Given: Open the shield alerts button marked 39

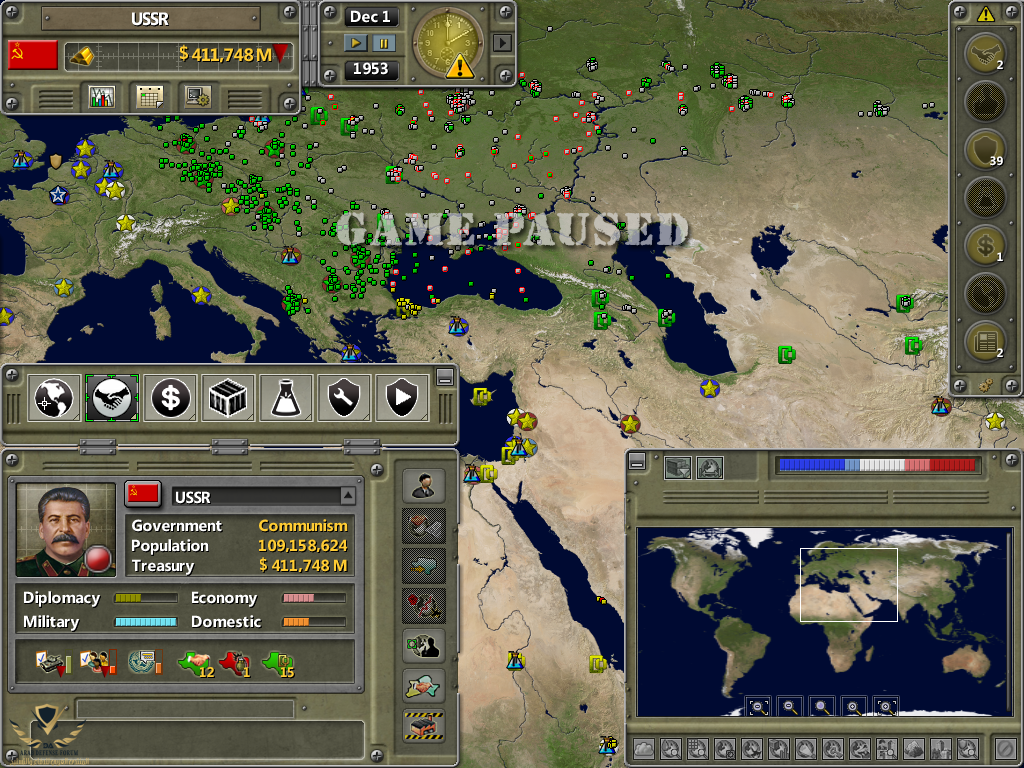Looking at the screenshot, I should click(985, 150).
